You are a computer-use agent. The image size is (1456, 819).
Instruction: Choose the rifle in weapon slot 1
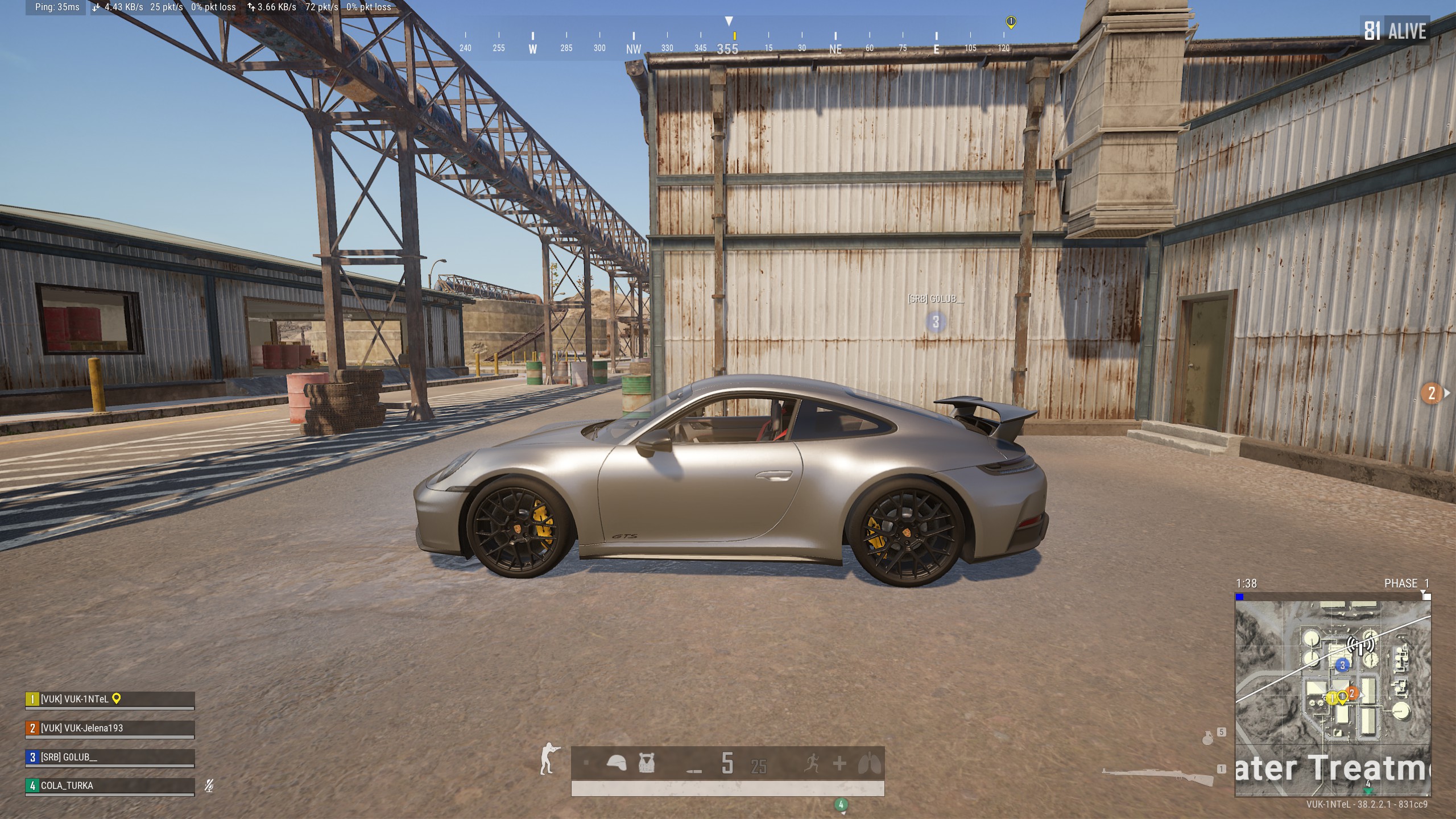[1157, 775]
